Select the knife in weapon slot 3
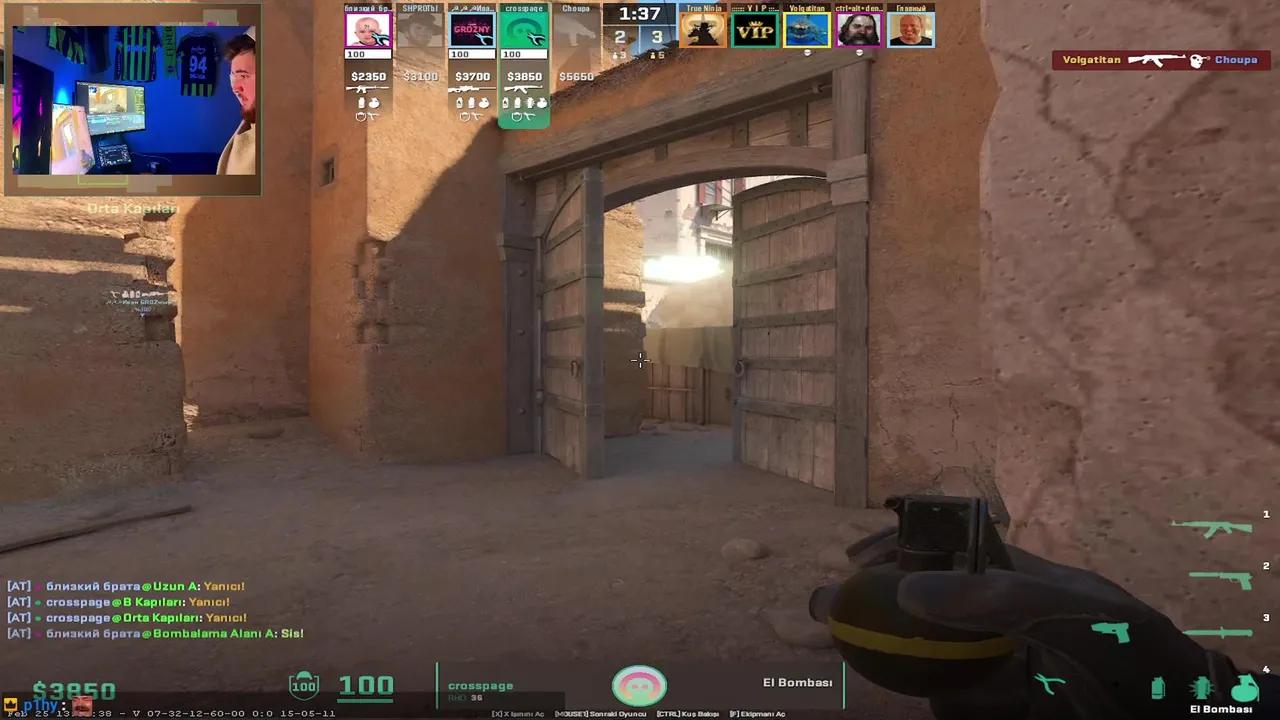The image size is (1280, 720). pyautogui.click(x=1217, y=632)
